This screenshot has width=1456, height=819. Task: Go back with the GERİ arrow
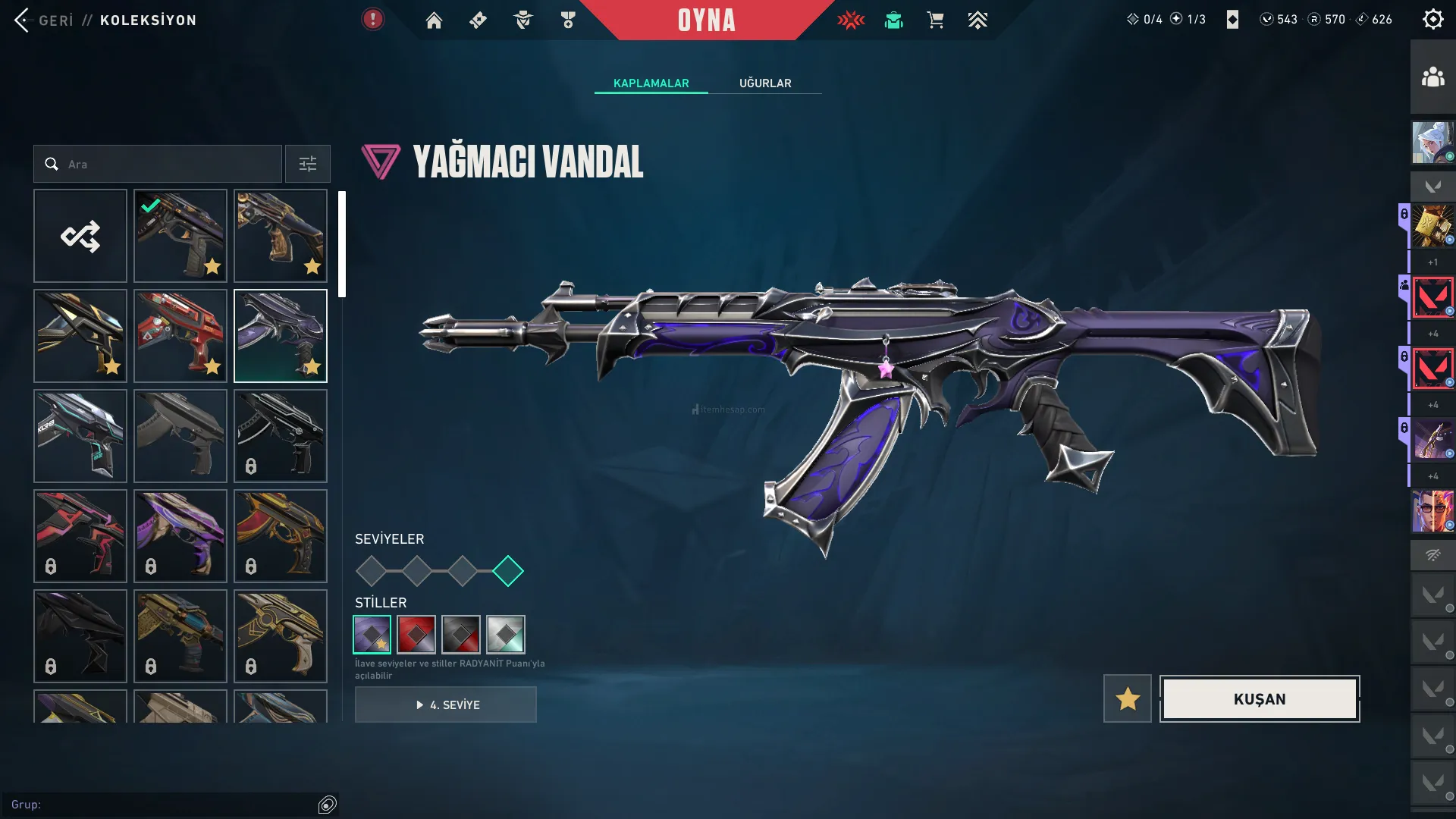coord(22,20)
